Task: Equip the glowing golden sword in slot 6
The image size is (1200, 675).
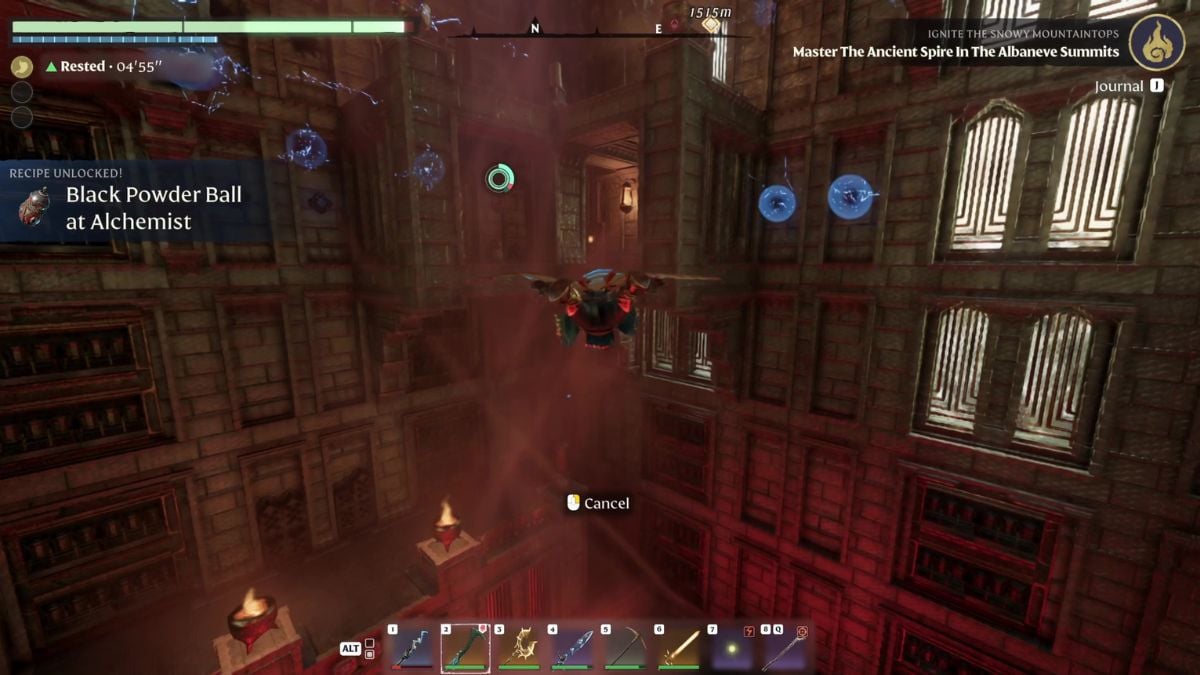Action: pyautogui.click(x=677, y=648)
